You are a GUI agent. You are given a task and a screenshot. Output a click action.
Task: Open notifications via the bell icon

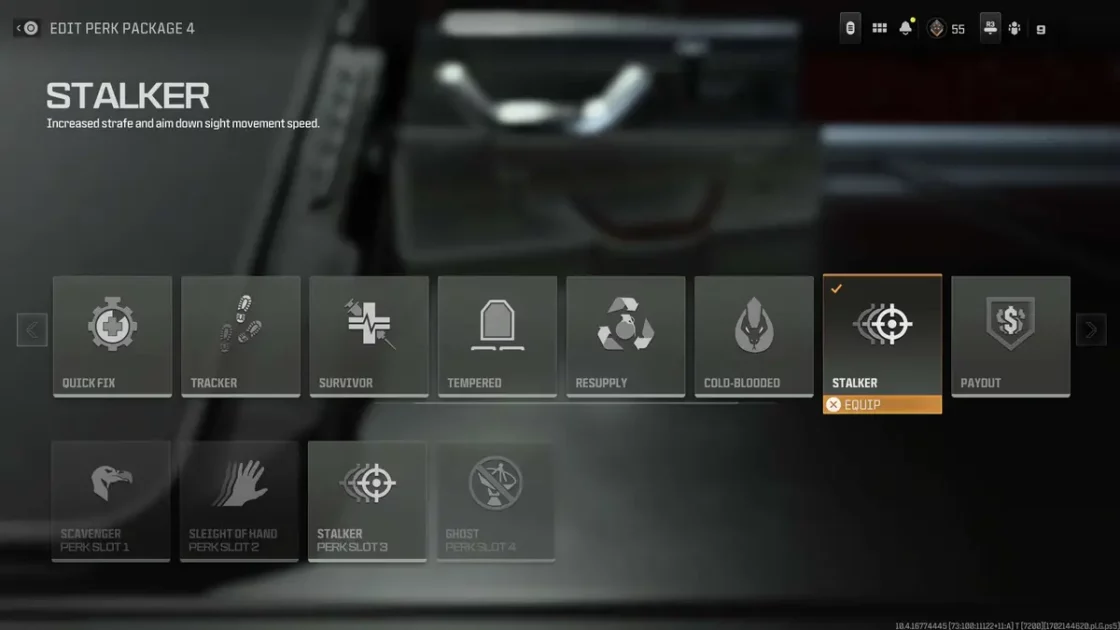[x=906, y=29]
